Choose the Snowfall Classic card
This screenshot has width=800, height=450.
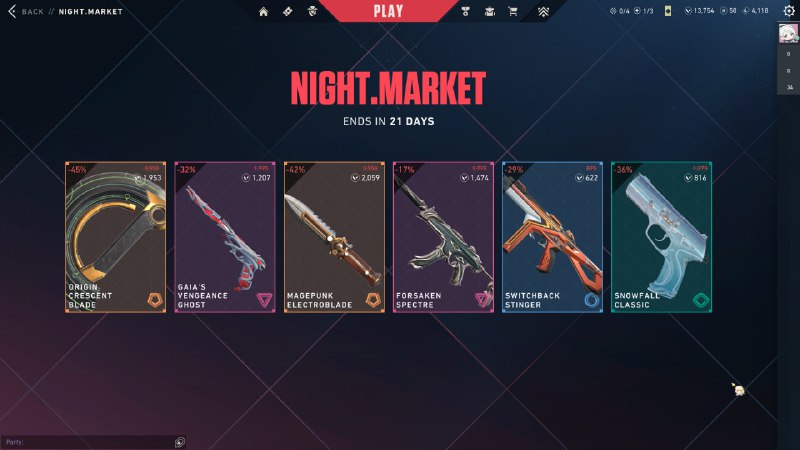point(661,237)
